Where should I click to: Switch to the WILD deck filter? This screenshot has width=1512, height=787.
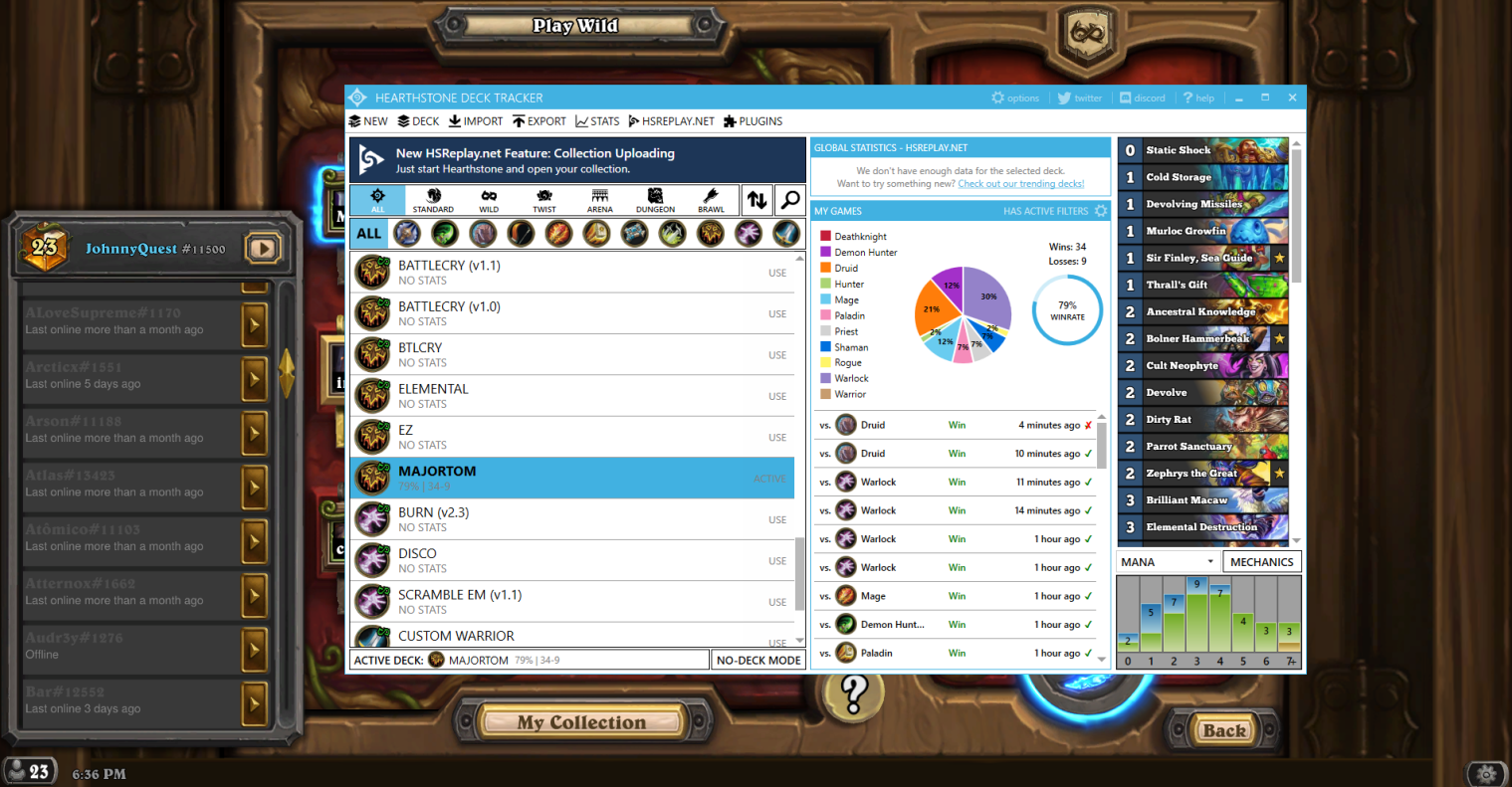click(x=489, y=200)
